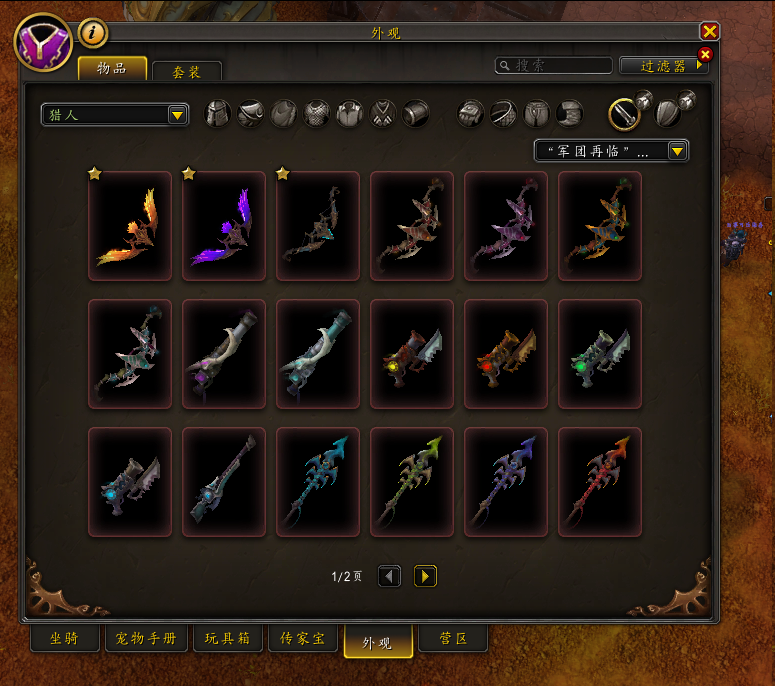Open the 传家宝 heirlooms tab

[x=303, y=639]
